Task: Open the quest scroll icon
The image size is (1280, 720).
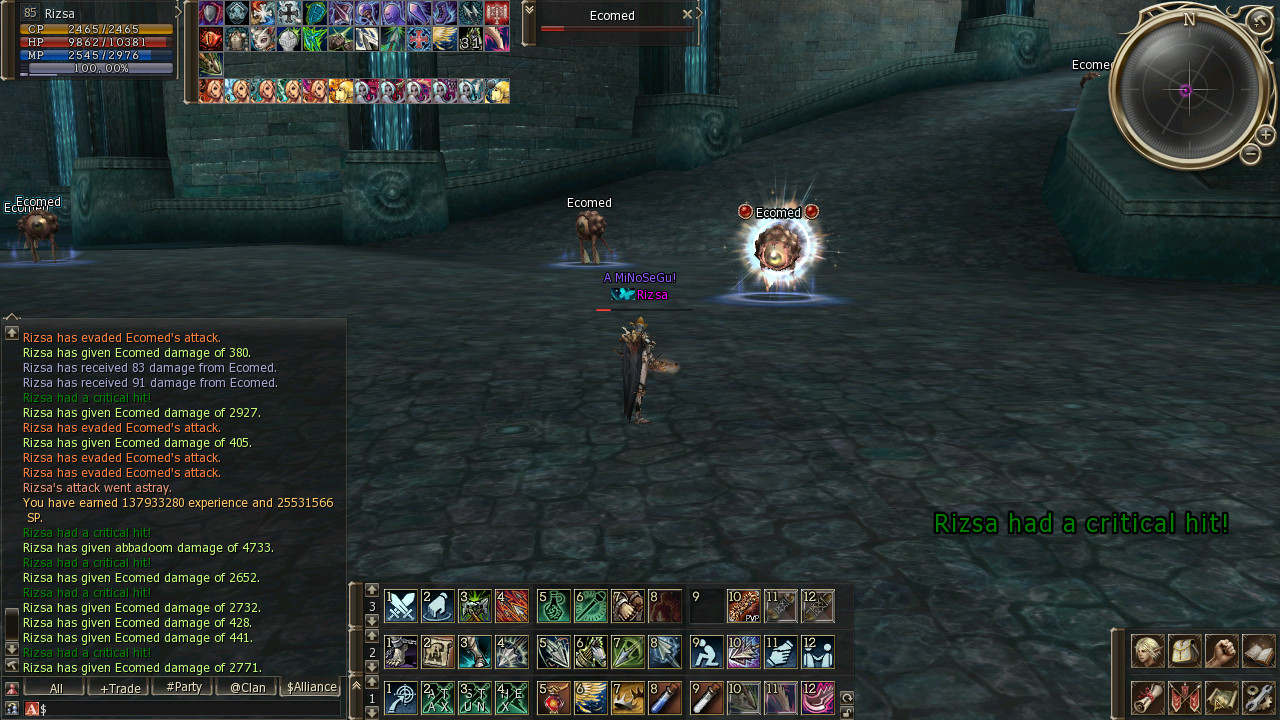Action: pos(1147,697)
